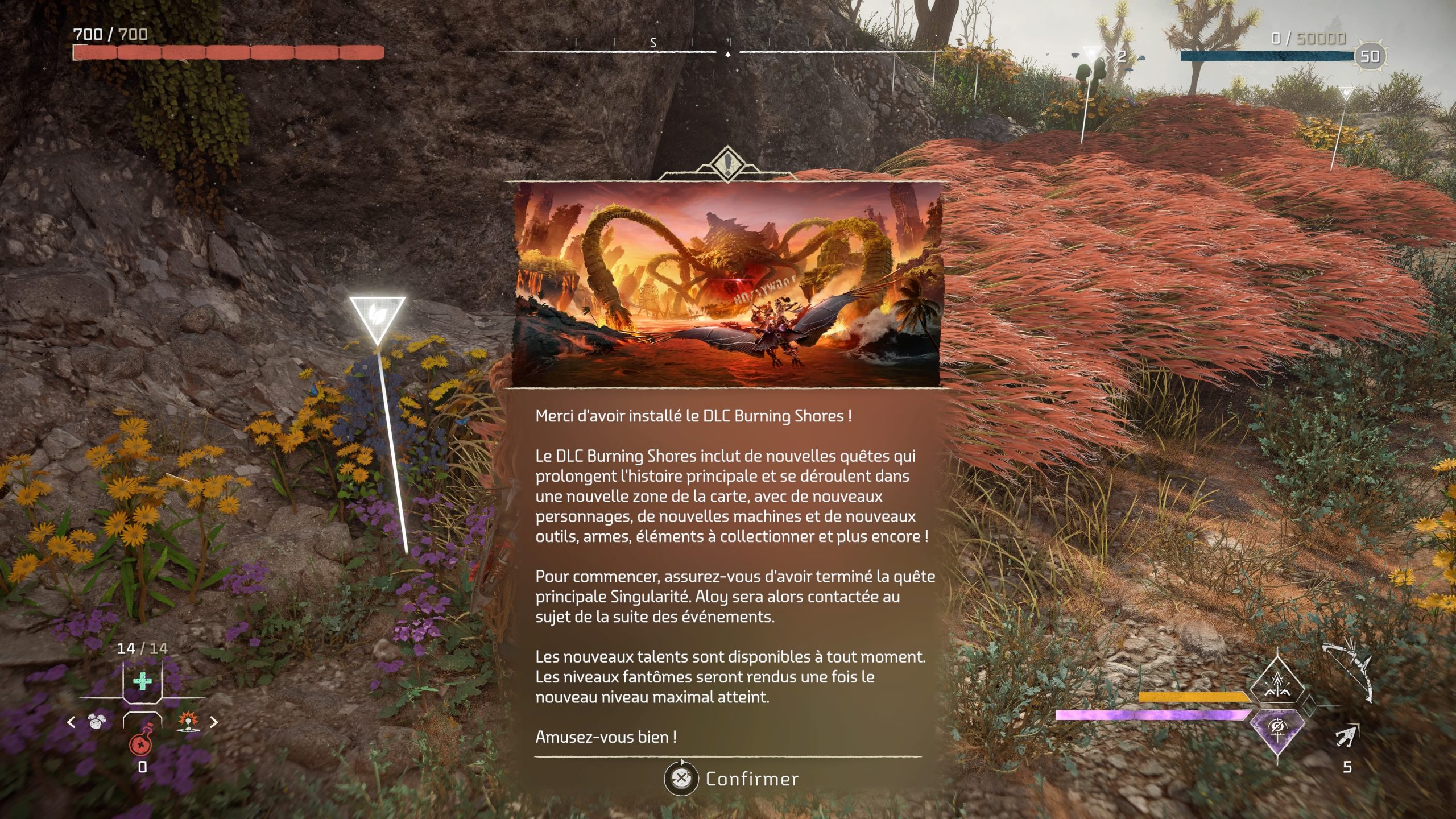This screenshot has width=1456, height=819.
Task: Select the explosive trap tool icon
Action: (188, 722)
